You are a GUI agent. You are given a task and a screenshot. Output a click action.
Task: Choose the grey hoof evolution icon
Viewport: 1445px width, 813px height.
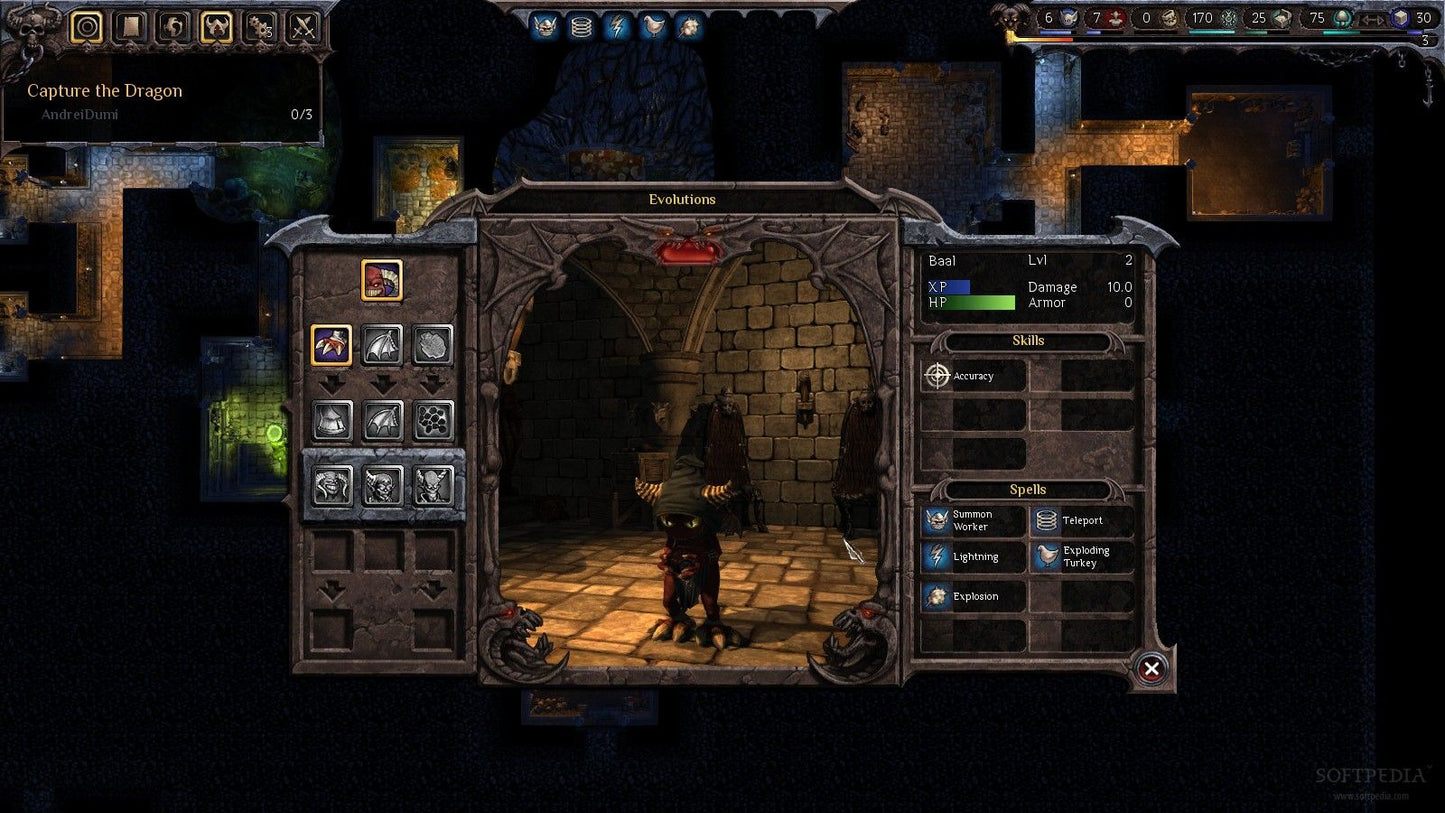[x=331, y=420]
